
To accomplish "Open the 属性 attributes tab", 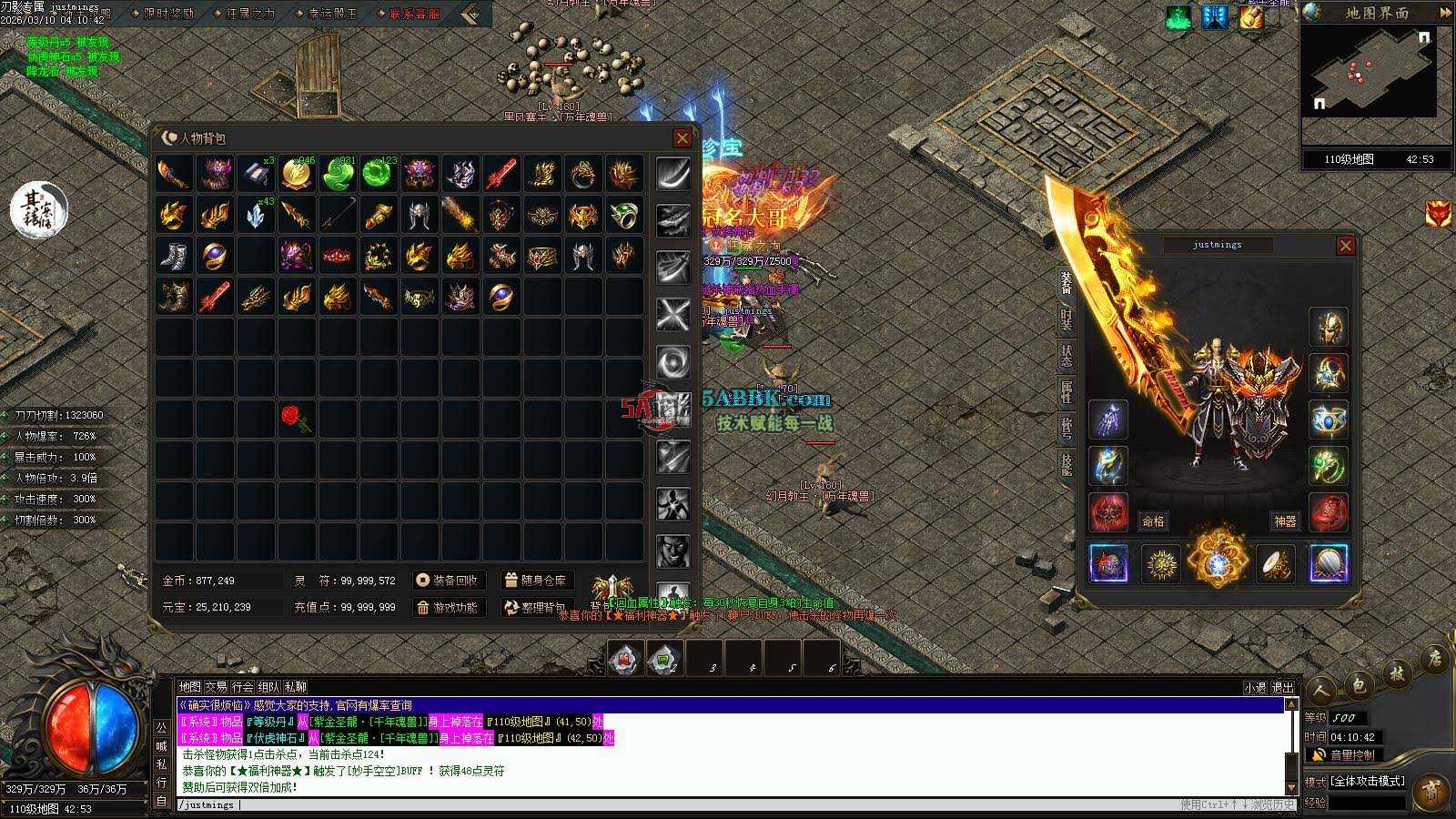I will tap(1066, 392).
